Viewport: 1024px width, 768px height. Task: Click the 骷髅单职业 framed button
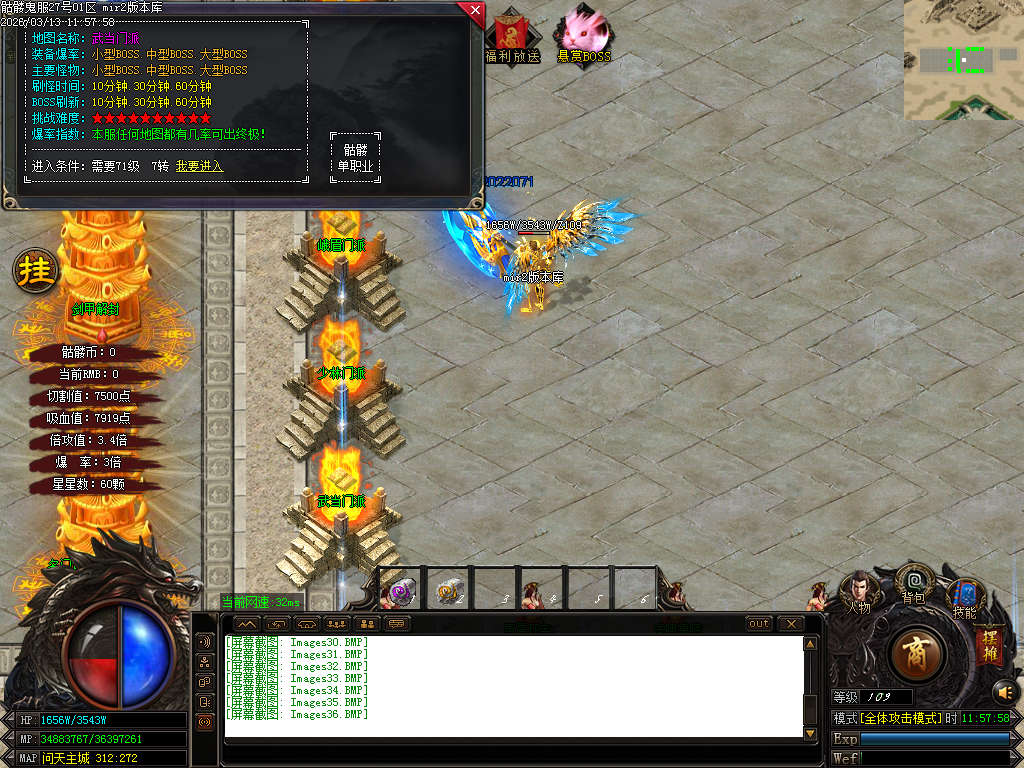coord(355,158)
